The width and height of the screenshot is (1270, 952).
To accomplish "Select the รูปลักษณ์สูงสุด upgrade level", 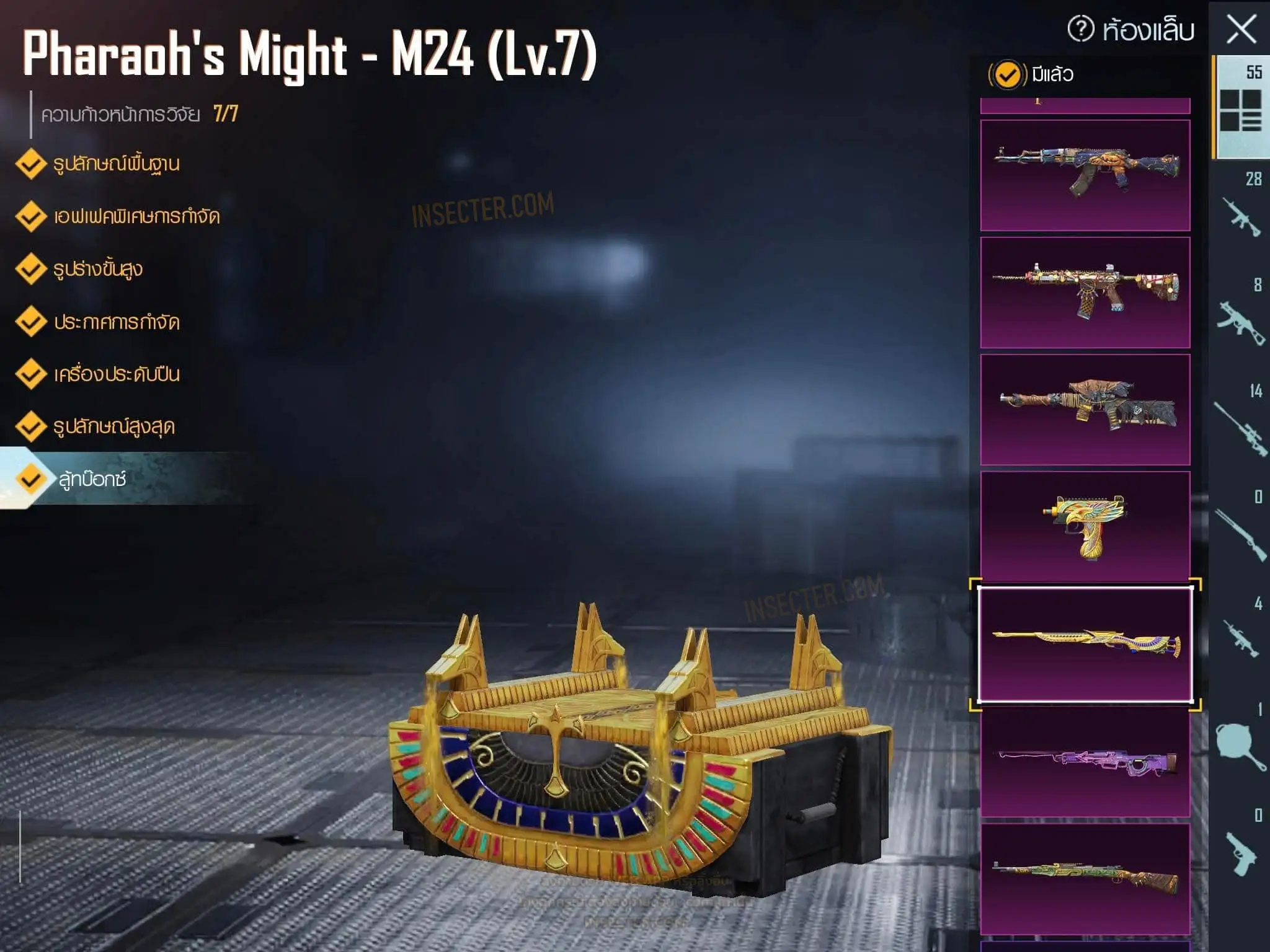I will point(113,427).
